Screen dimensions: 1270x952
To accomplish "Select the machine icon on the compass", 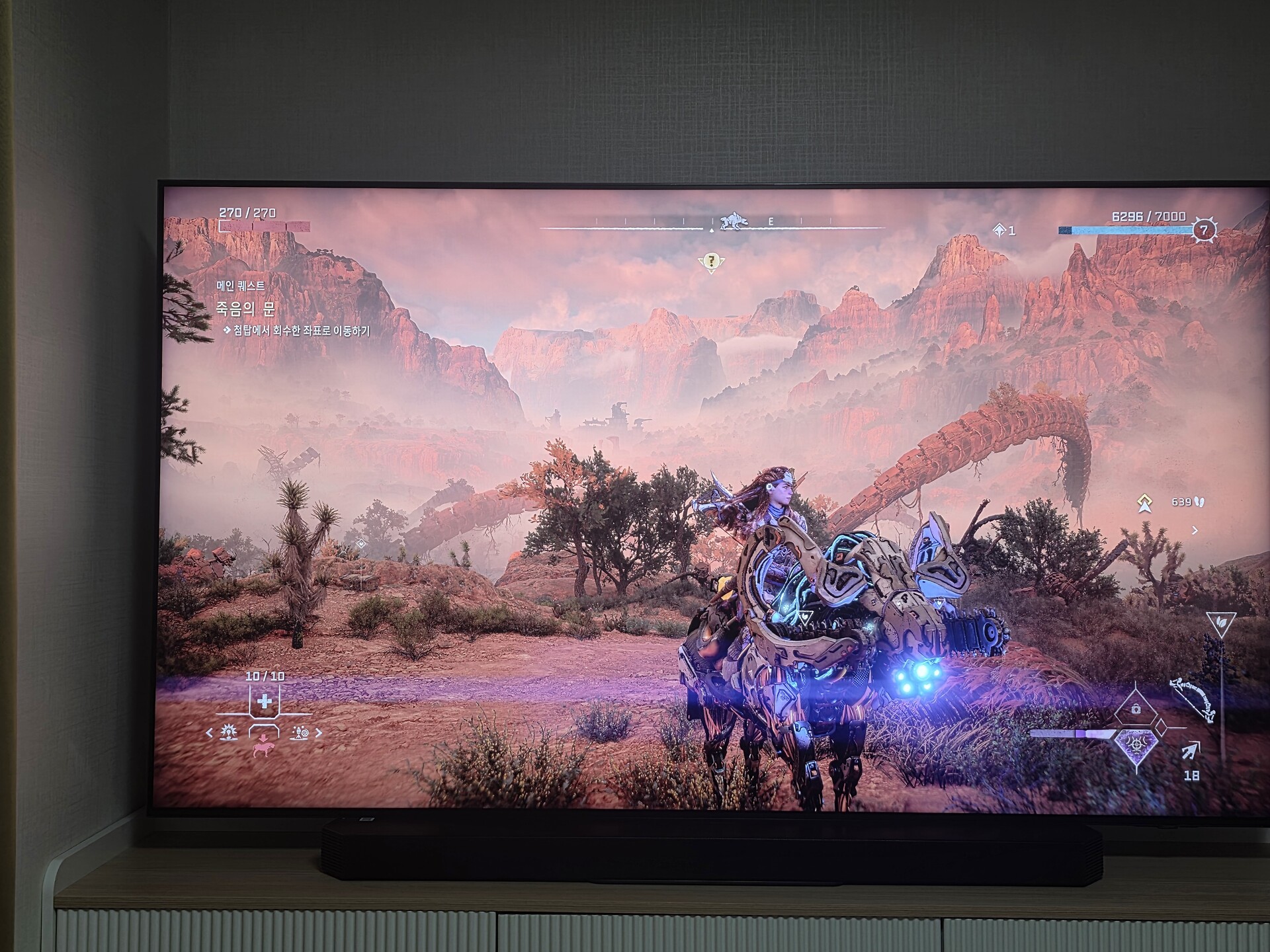I will (x=733, y=221).
